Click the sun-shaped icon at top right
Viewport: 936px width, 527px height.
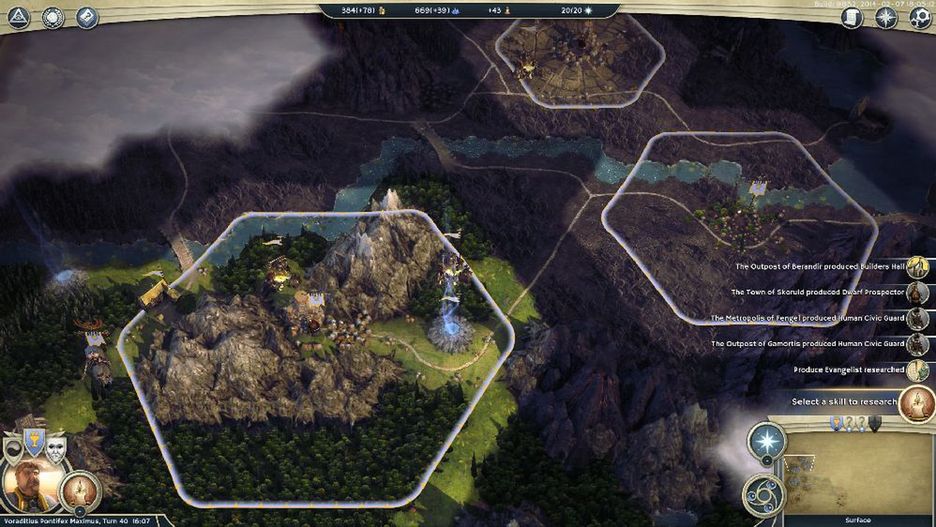pyautogui.click(x=885, y=17)
